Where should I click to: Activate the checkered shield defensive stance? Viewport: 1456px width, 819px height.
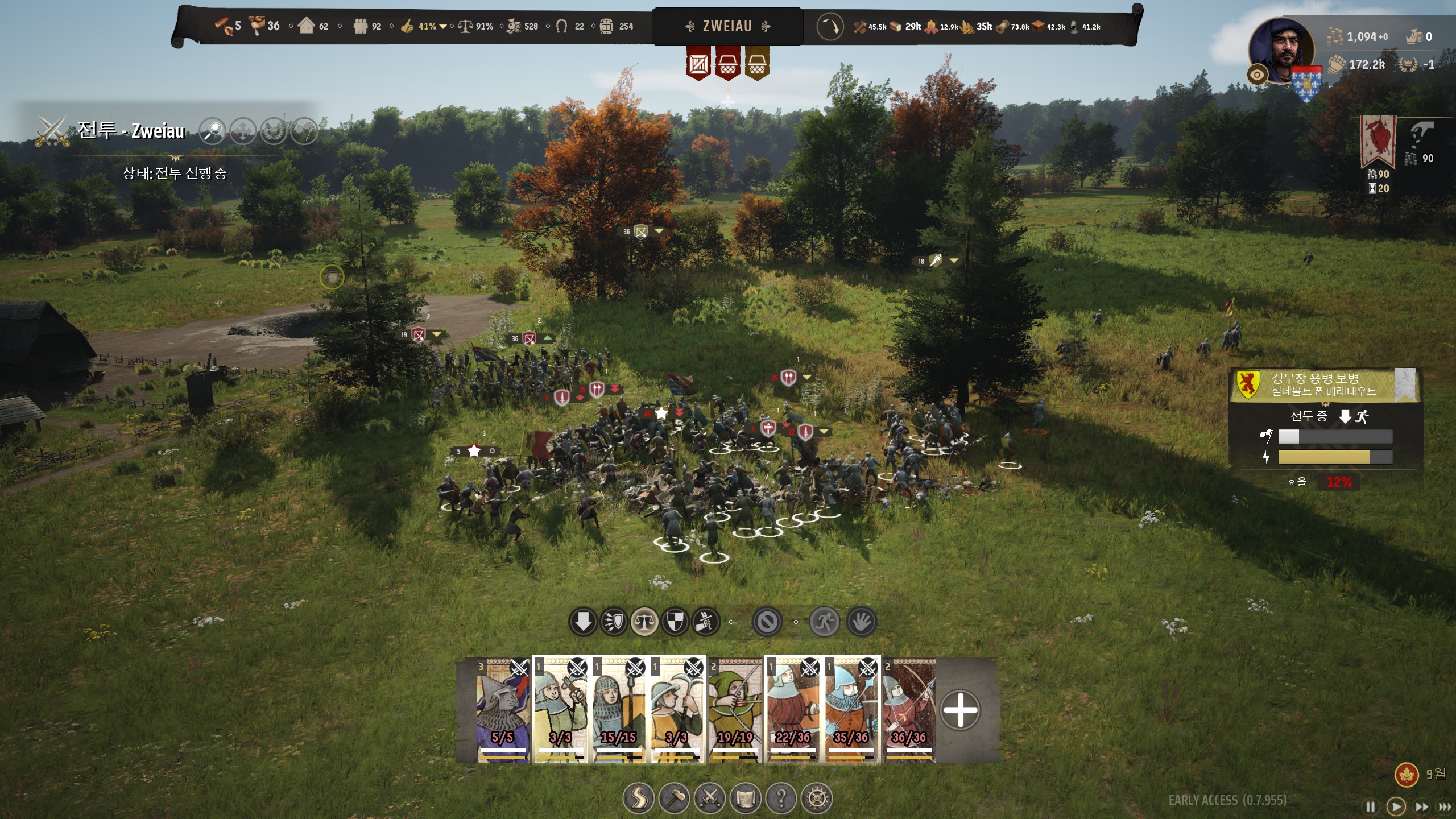coord(675,622)
